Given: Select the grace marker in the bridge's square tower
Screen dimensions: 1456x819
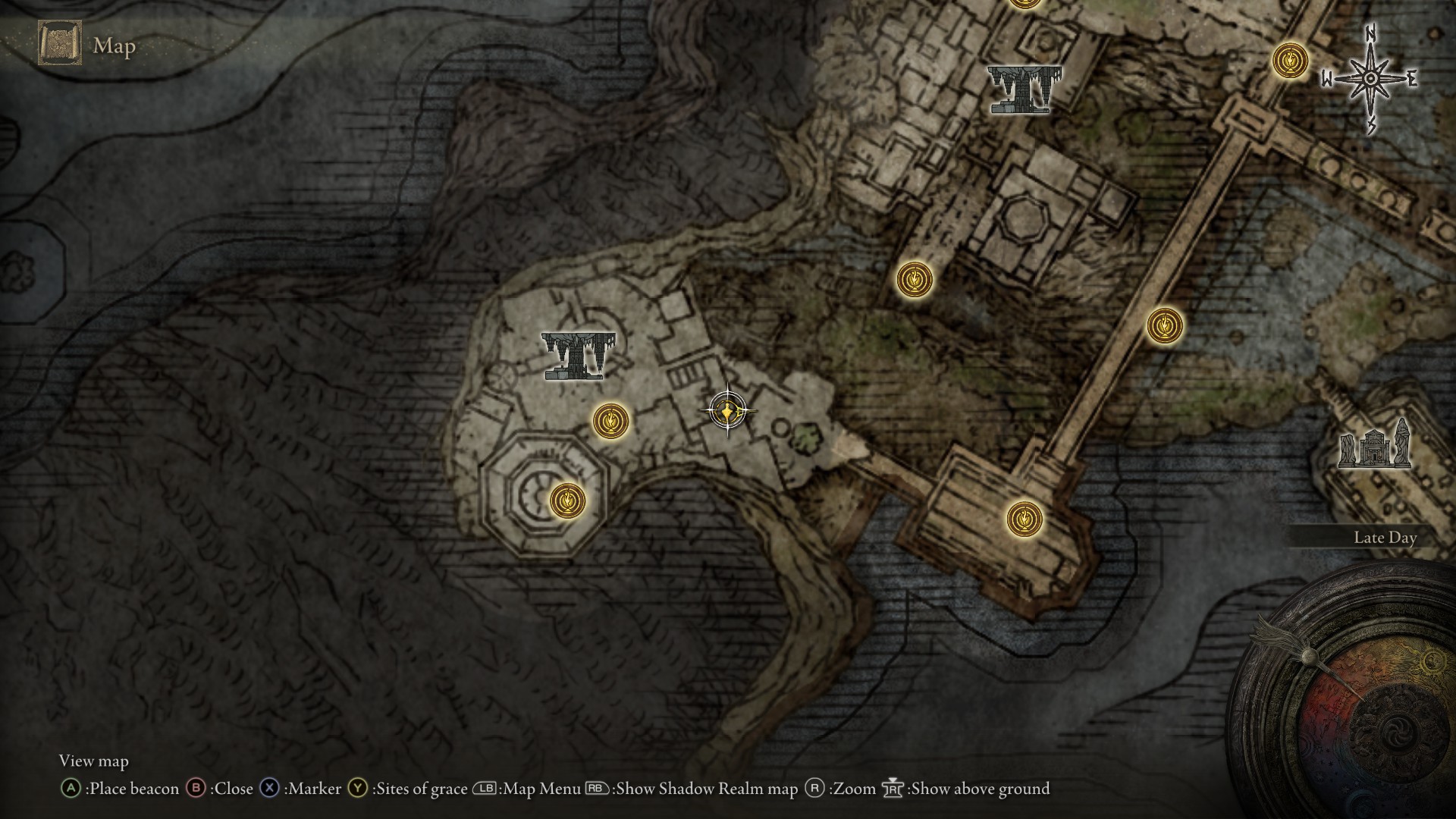Looking at the screenshot, I should [1025, 519].
